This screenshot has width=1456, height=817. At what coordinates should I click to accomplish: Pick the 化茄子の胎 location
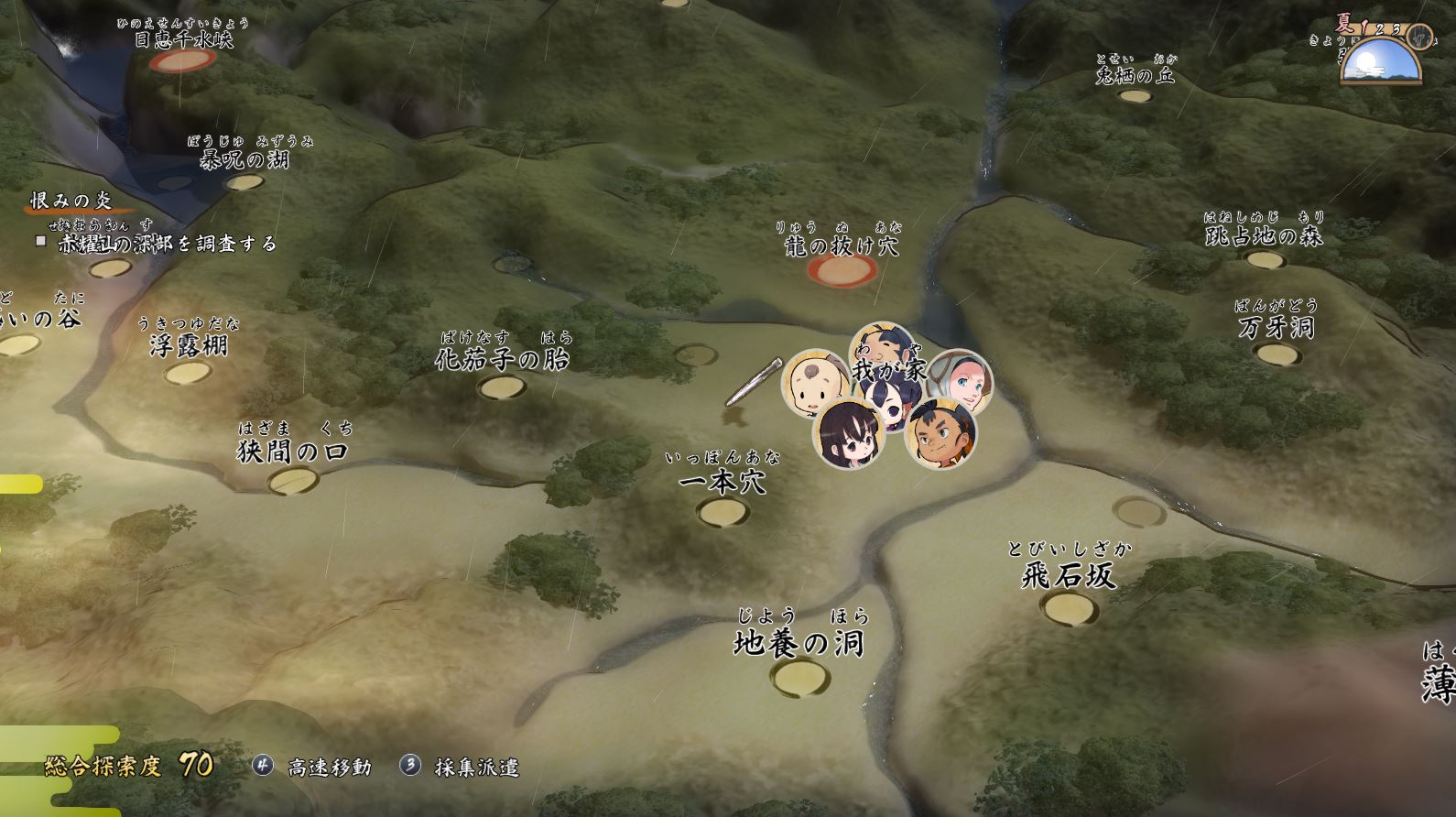pos(503,387)
